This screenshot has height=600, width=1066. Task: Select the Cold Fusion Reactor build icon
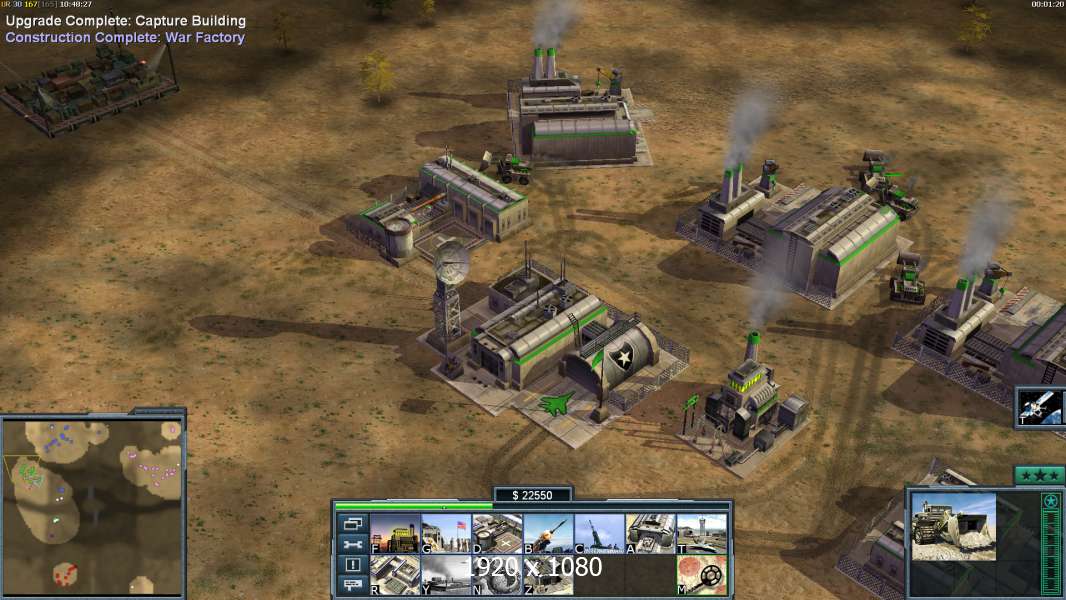[395, 534]
